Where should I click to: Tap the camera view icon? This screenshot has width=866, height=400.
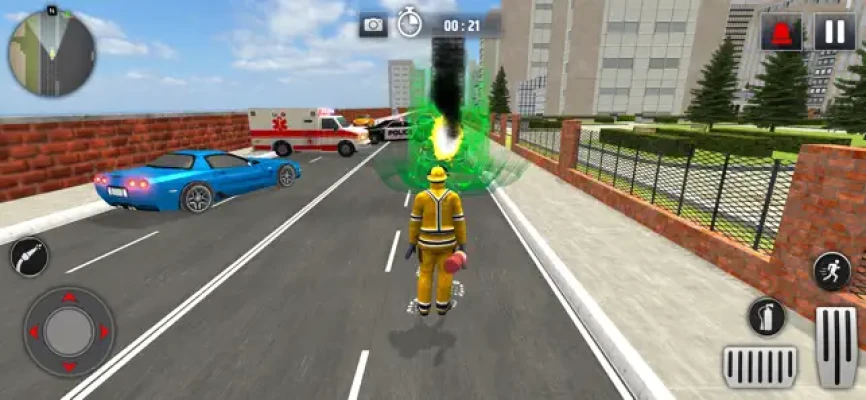click(374, 25)
